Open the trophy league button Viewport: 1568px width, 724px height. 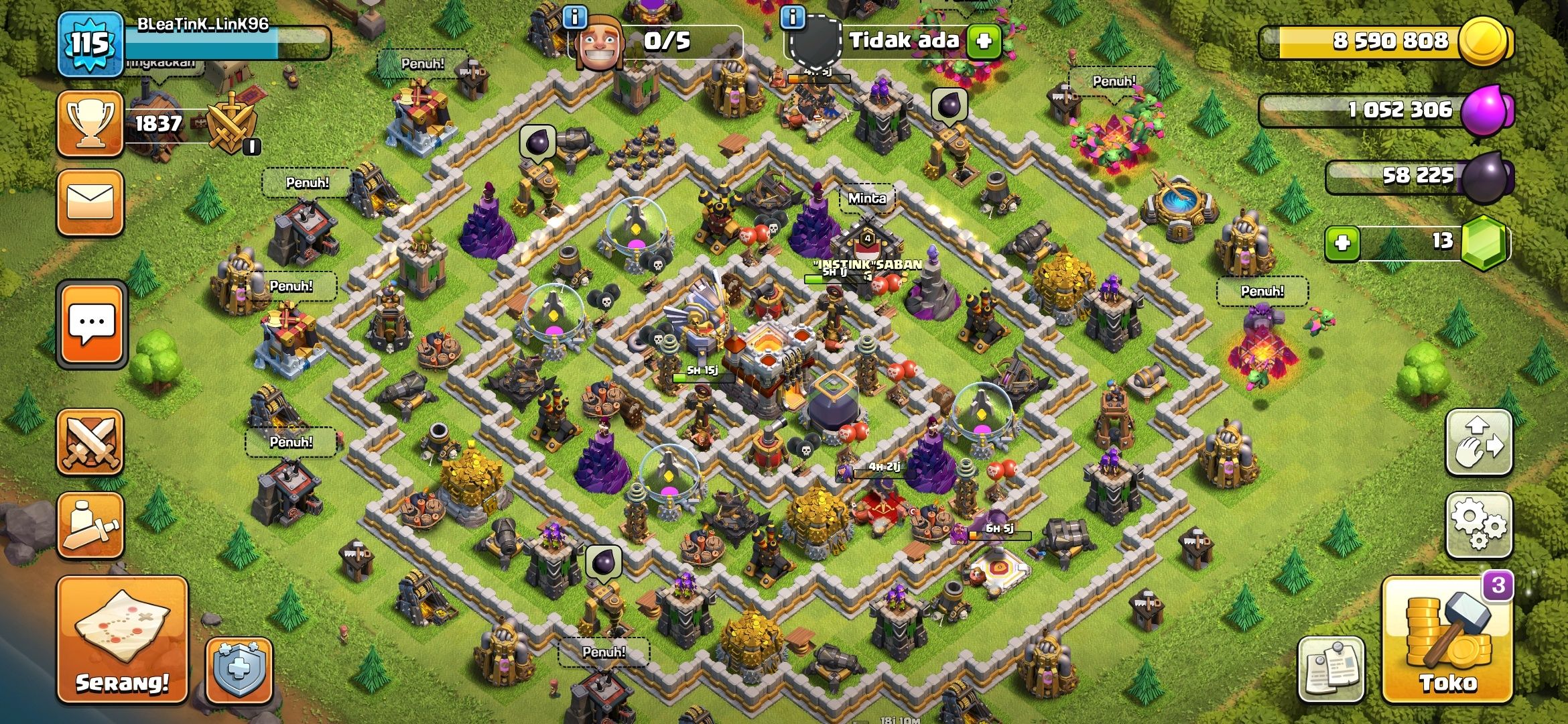90,124
